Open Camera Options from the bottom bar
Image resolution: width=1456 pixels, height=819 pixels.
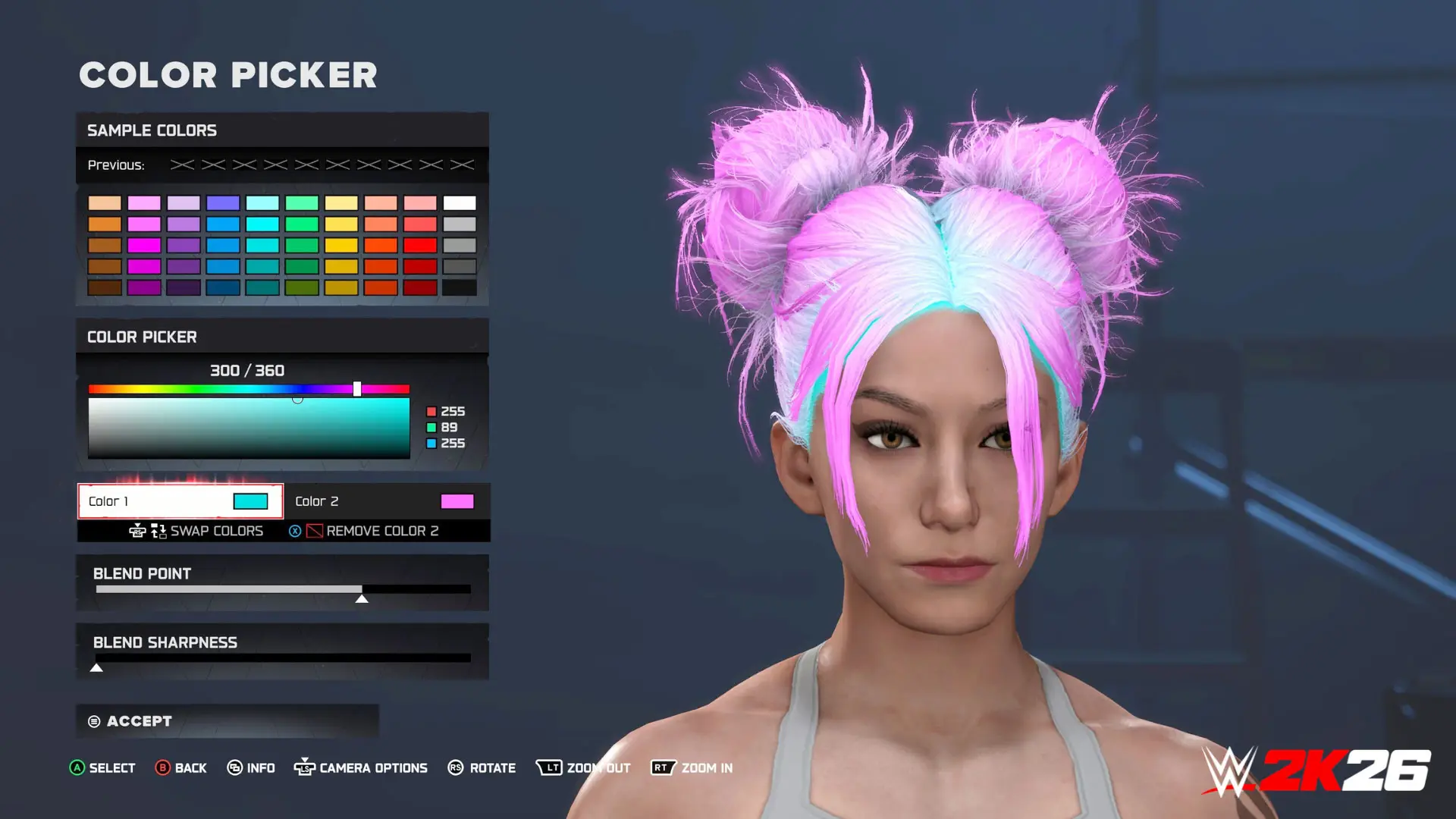pyautogui.click(x=306, y=767)
